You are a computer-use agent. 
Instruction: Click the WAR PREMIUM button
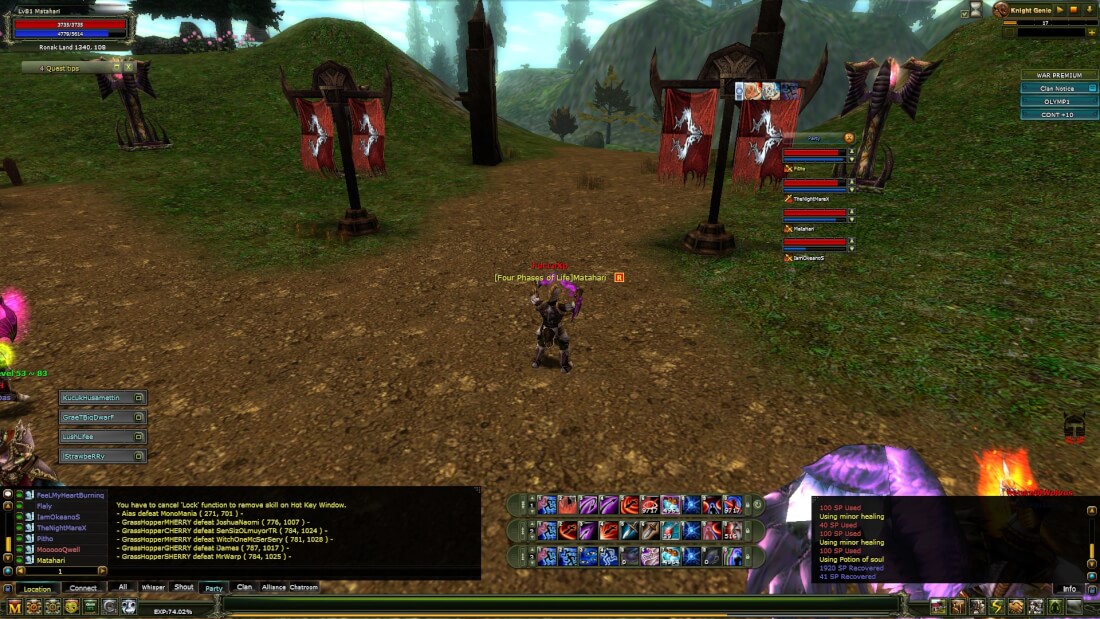click(x=1059, y=76)
